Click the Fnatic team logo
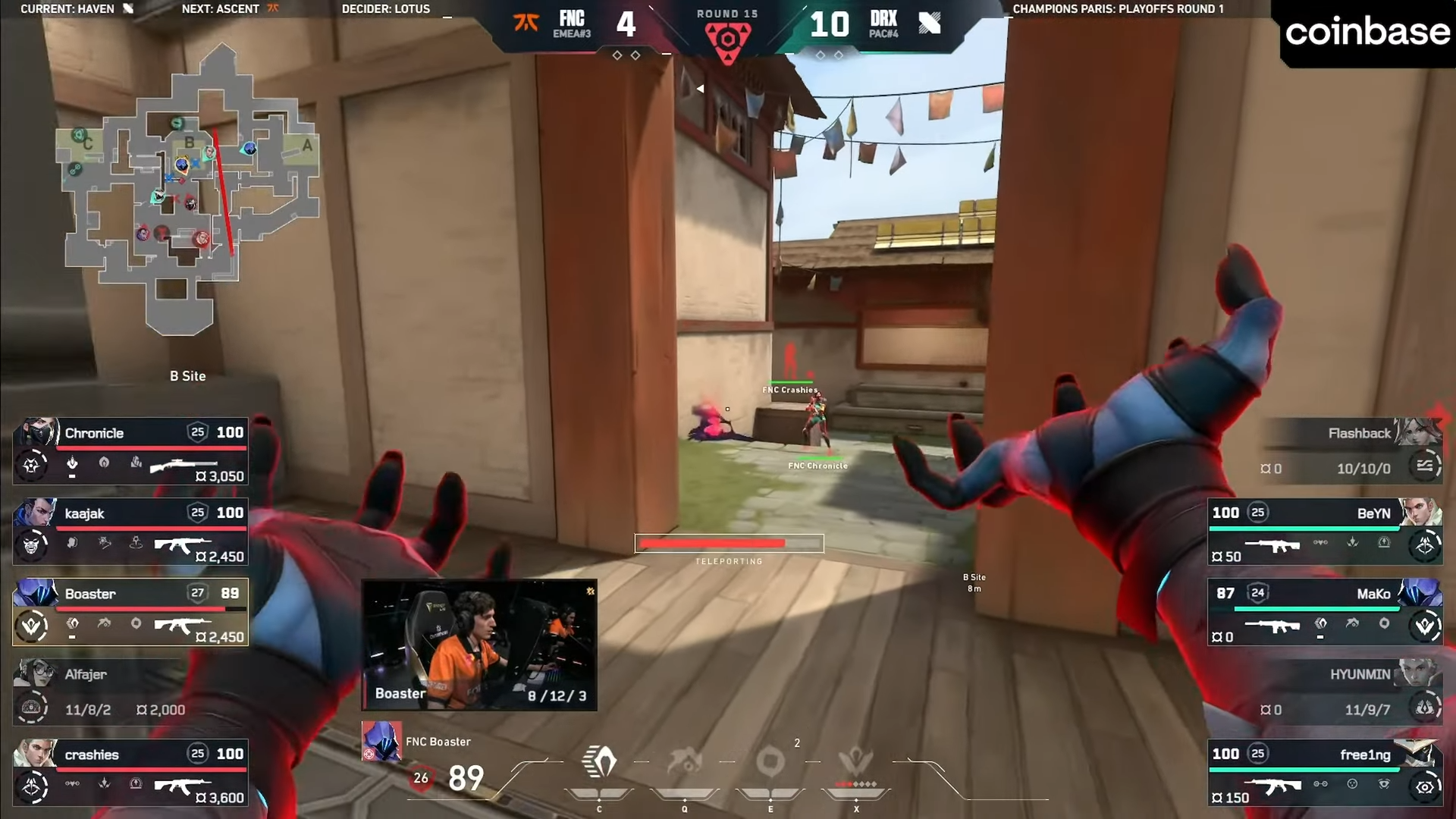Viewport: 1456px width, 819px height. [x=526, y=23]
